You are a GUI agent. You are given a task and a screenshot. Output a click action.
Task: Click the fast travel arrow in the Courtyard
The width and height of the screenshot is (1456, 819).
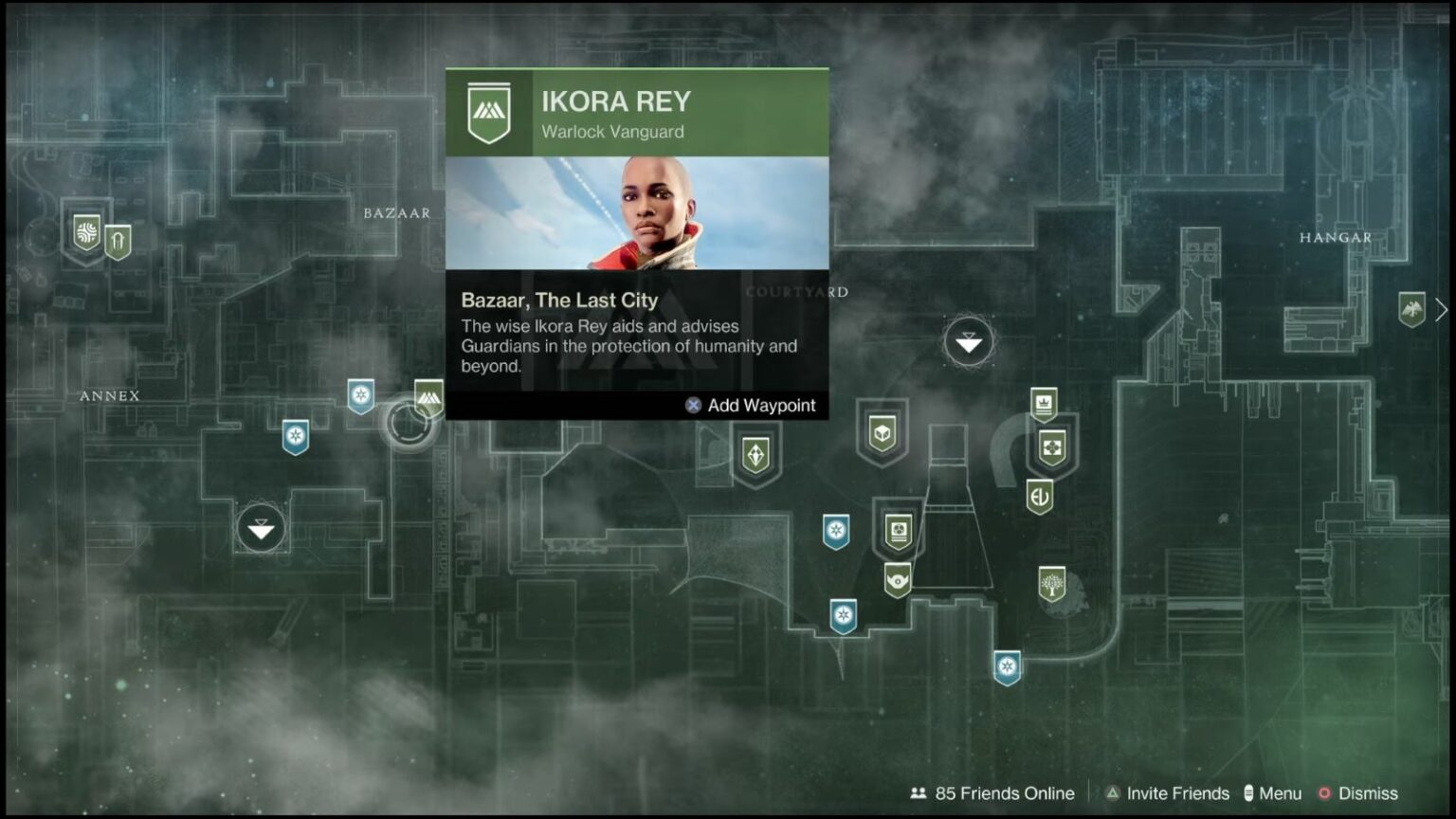point(968,341)
